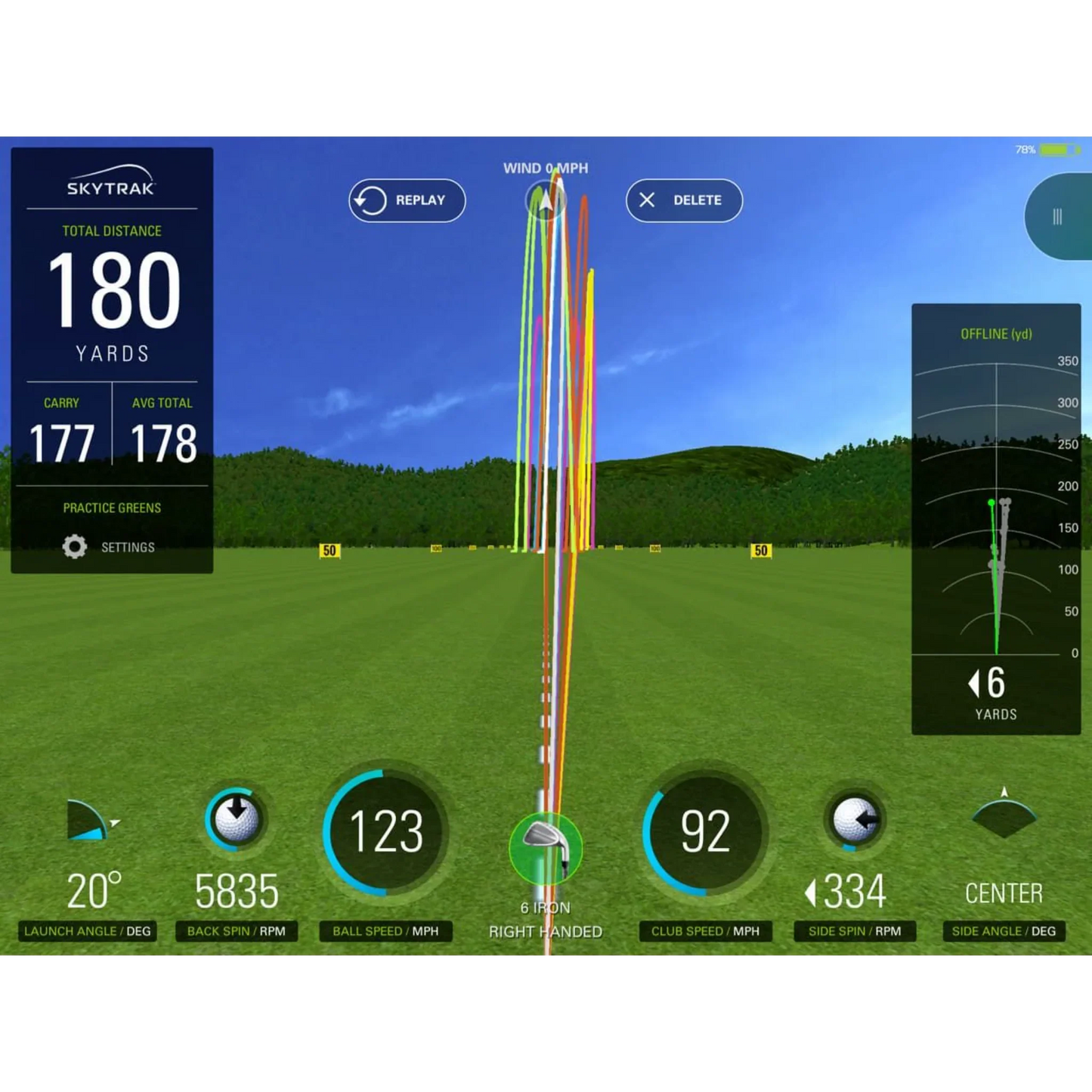Toggle Right Handed player setting
This screenshot has width=1092, height=1092.
coord(546,931)
